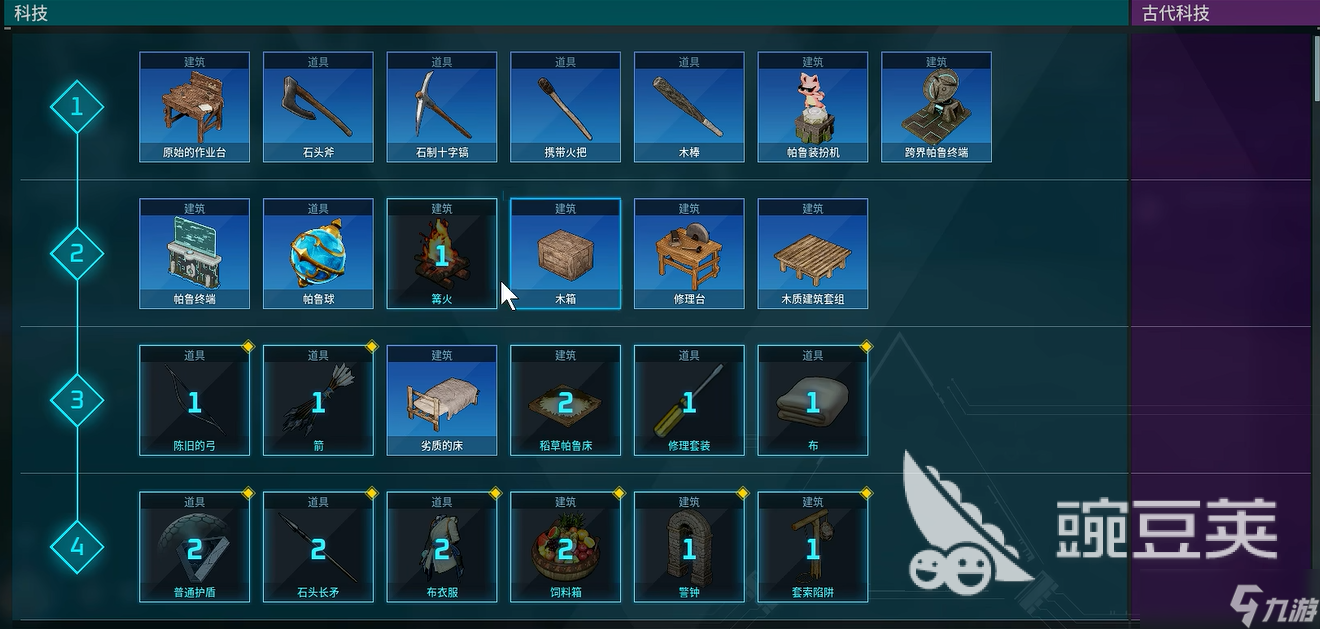
Task: Select the 石制十字镐 pickaxe tile
Action: pos(442,107)
